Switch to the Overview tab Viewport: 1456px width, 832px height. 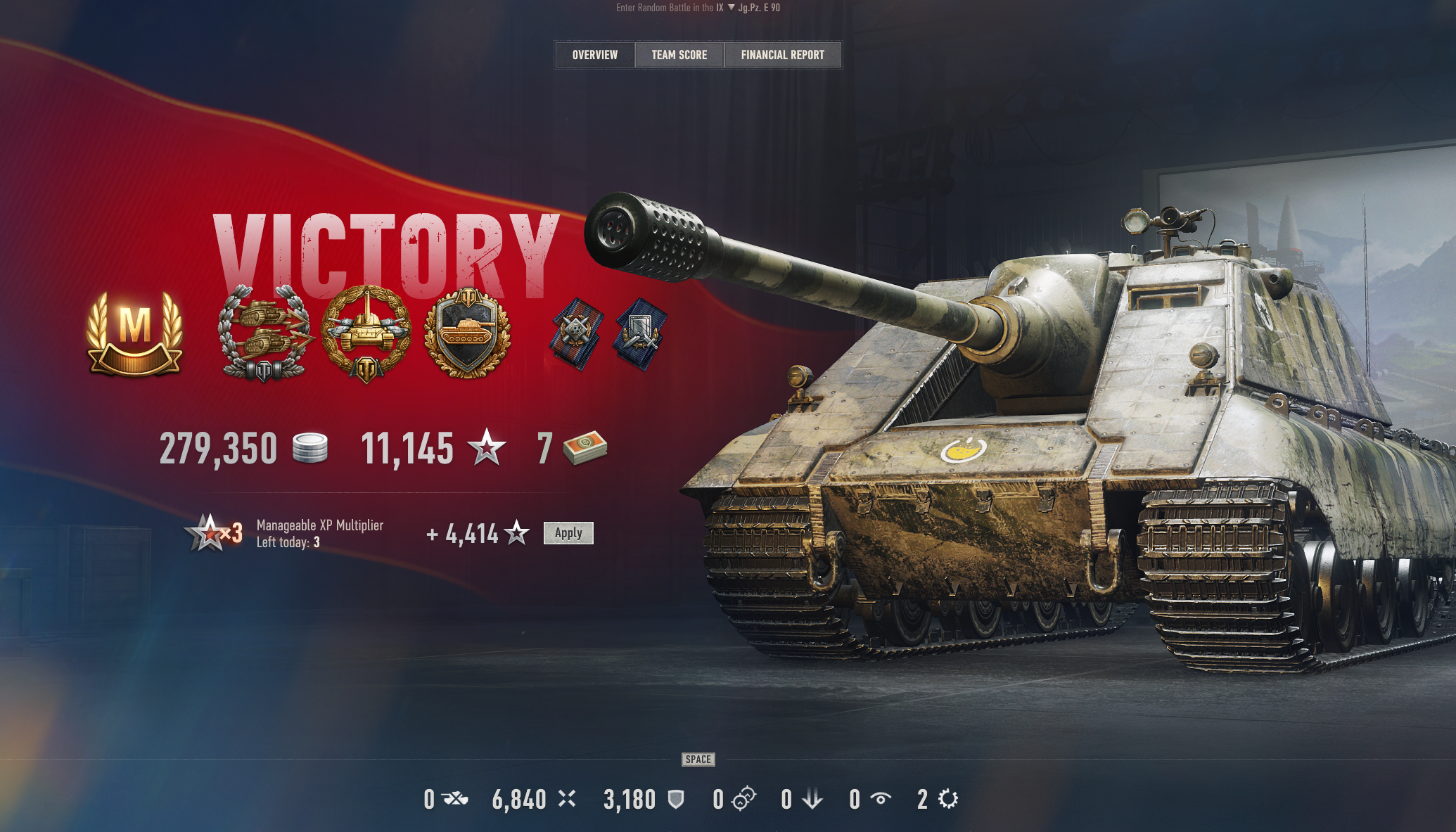point(594,55)
